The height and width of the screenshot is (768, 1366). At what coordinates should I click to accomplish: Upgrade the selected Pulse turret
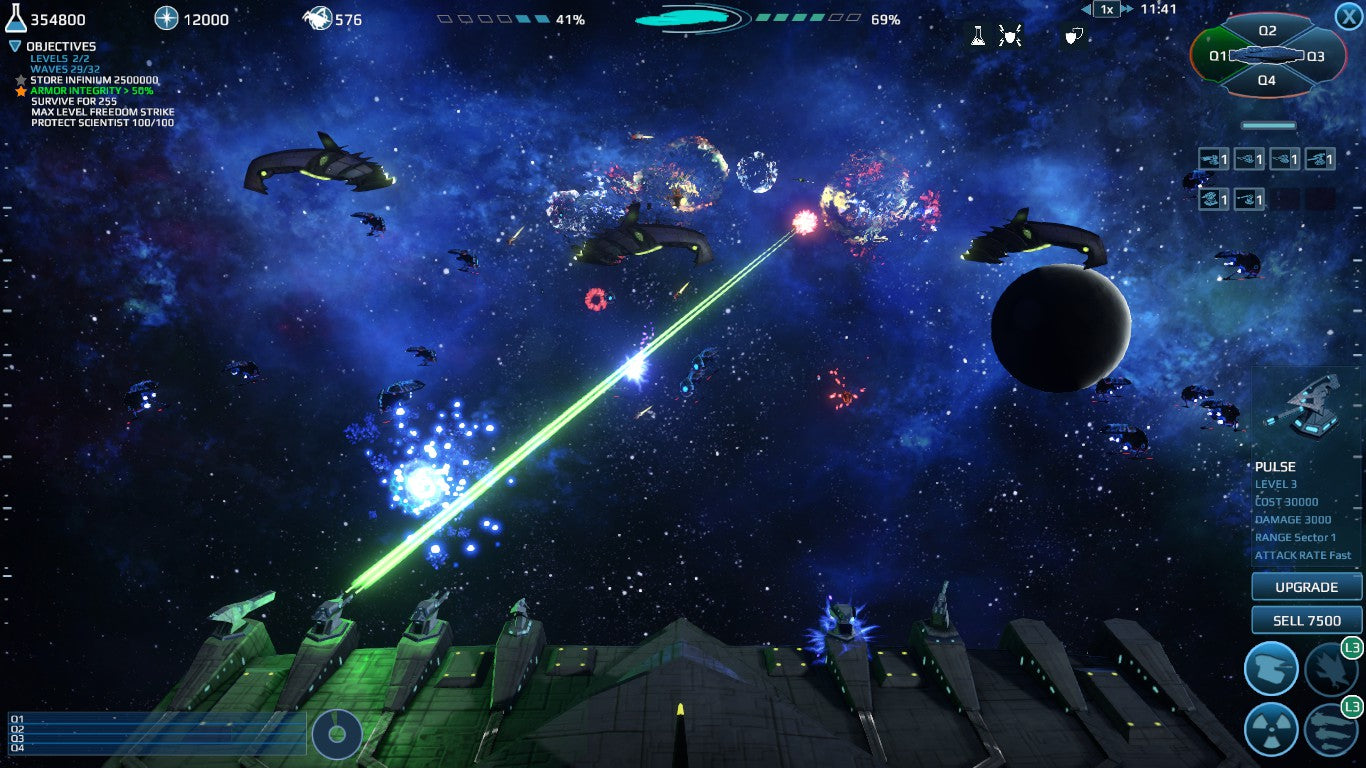pos(1306,587)
